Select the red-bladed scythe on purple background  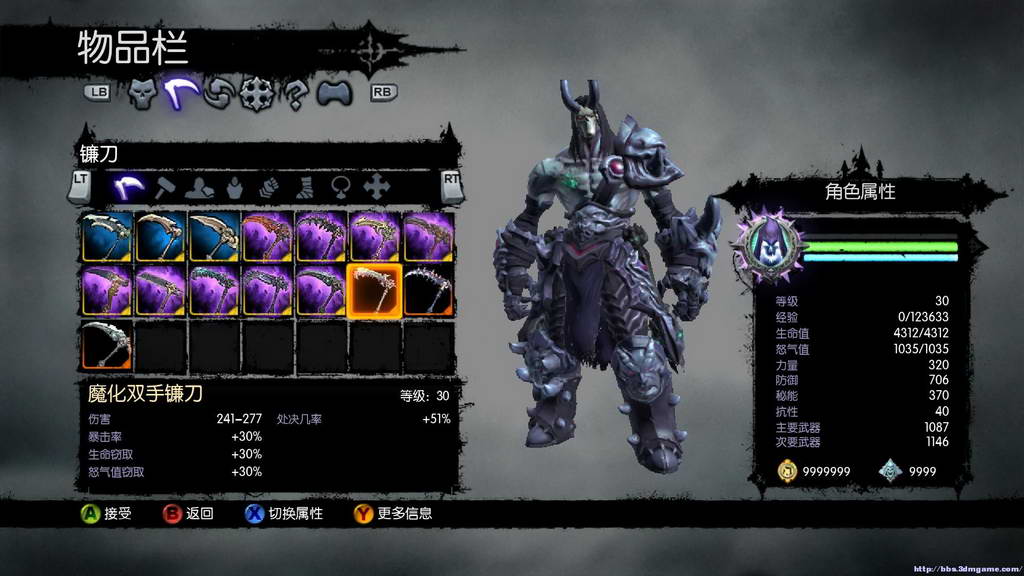[267, 236]
